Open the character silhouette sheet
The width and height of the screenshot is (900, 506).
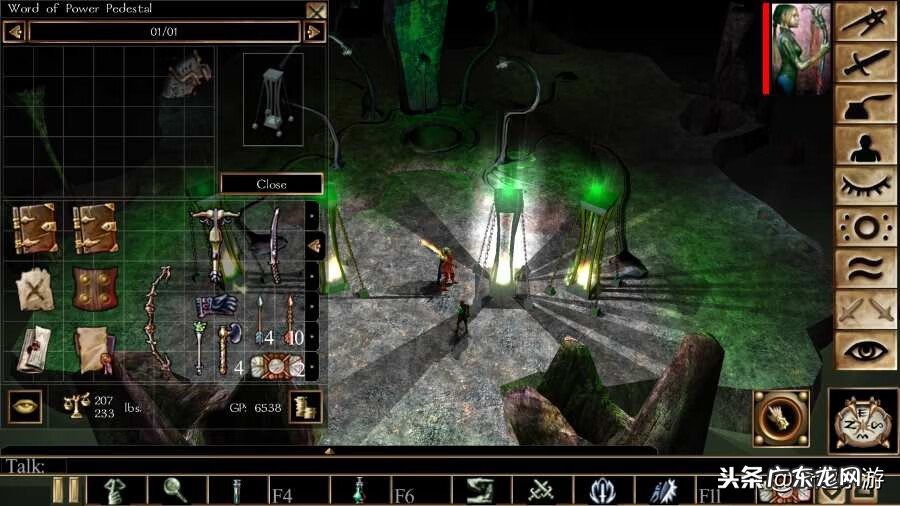point(865,147)
